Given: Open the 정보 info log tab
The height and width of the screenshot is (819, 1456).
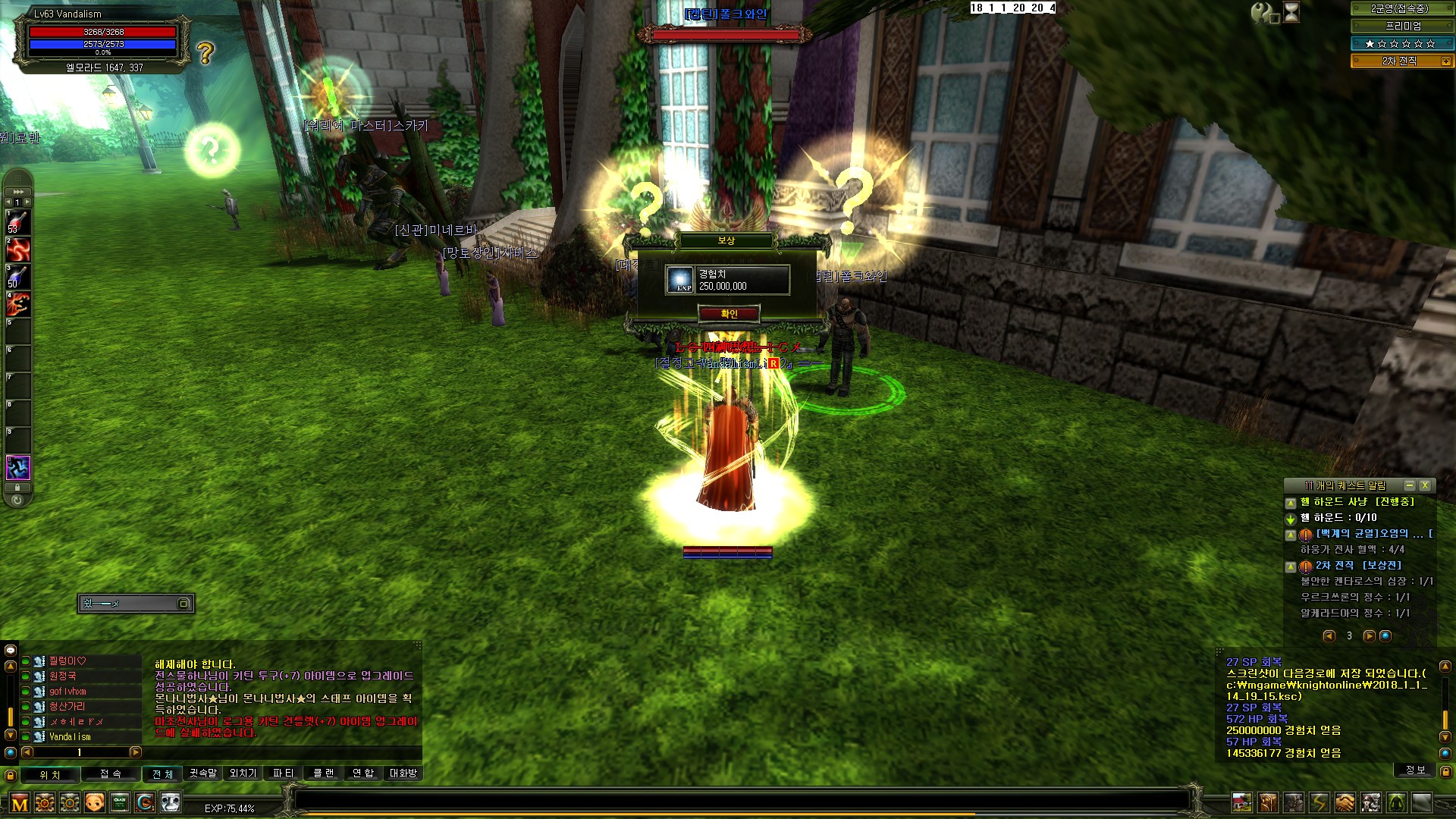Looking at the screenshot, I should (x=1415, y=770).
